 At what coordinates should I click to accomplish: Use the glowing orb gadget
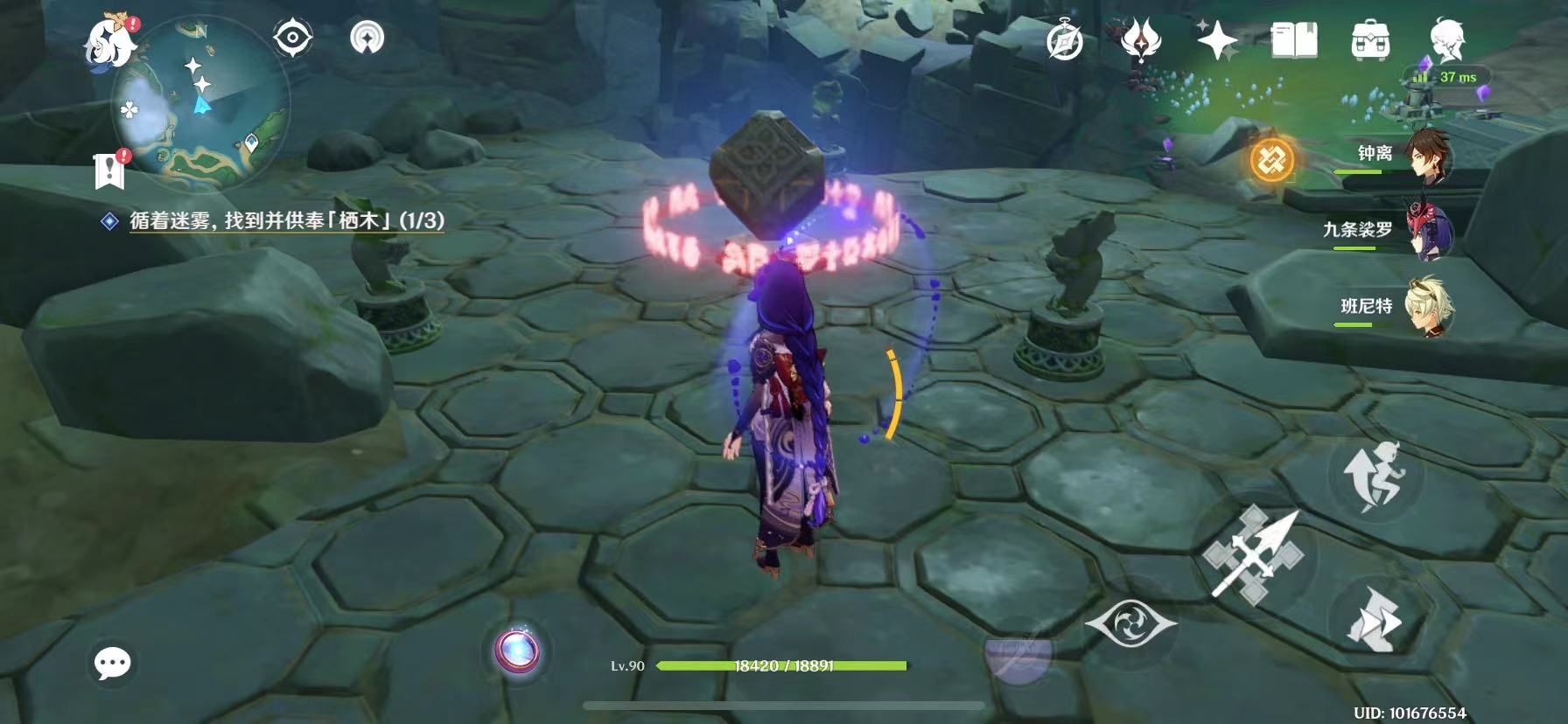(x=516, y=651)
